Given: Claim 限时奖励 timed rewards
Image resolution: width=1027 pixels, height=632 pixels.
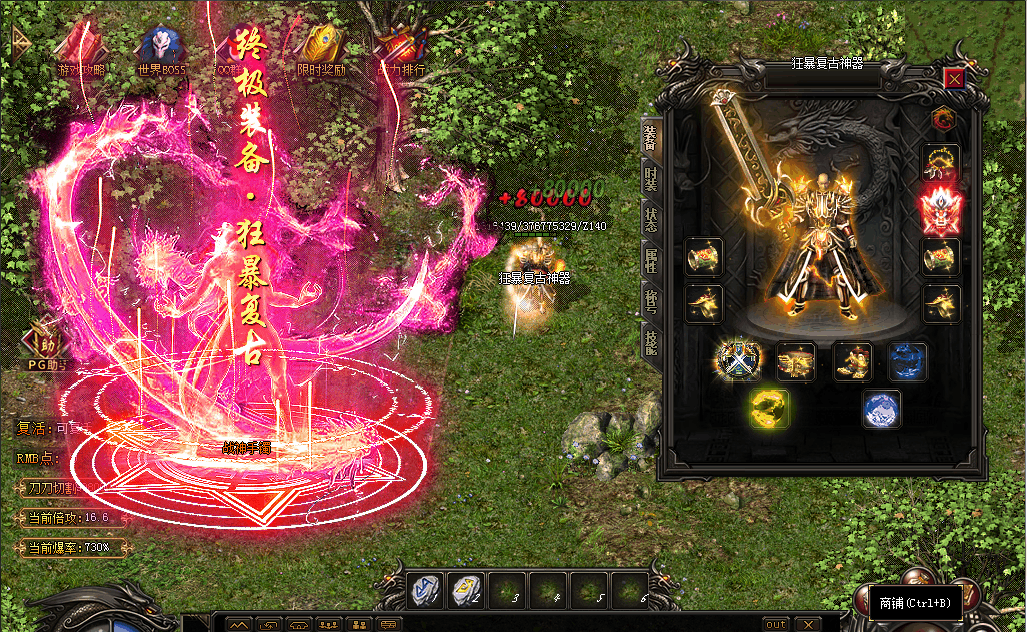Looking at the screenshot, I should 321,48.
